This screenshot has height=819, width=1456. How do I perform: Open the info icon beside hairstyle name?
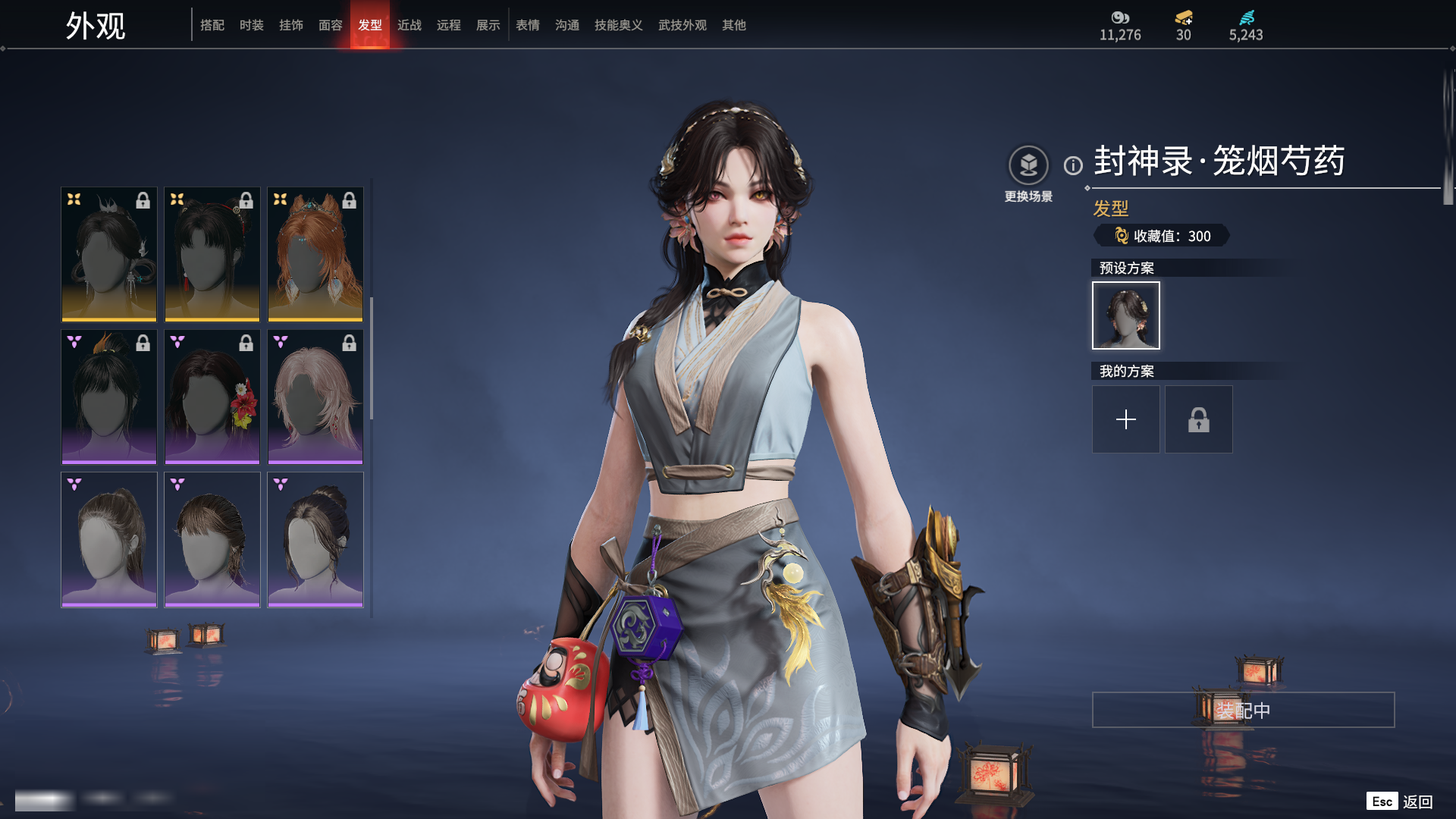(x=1073, y=165)
